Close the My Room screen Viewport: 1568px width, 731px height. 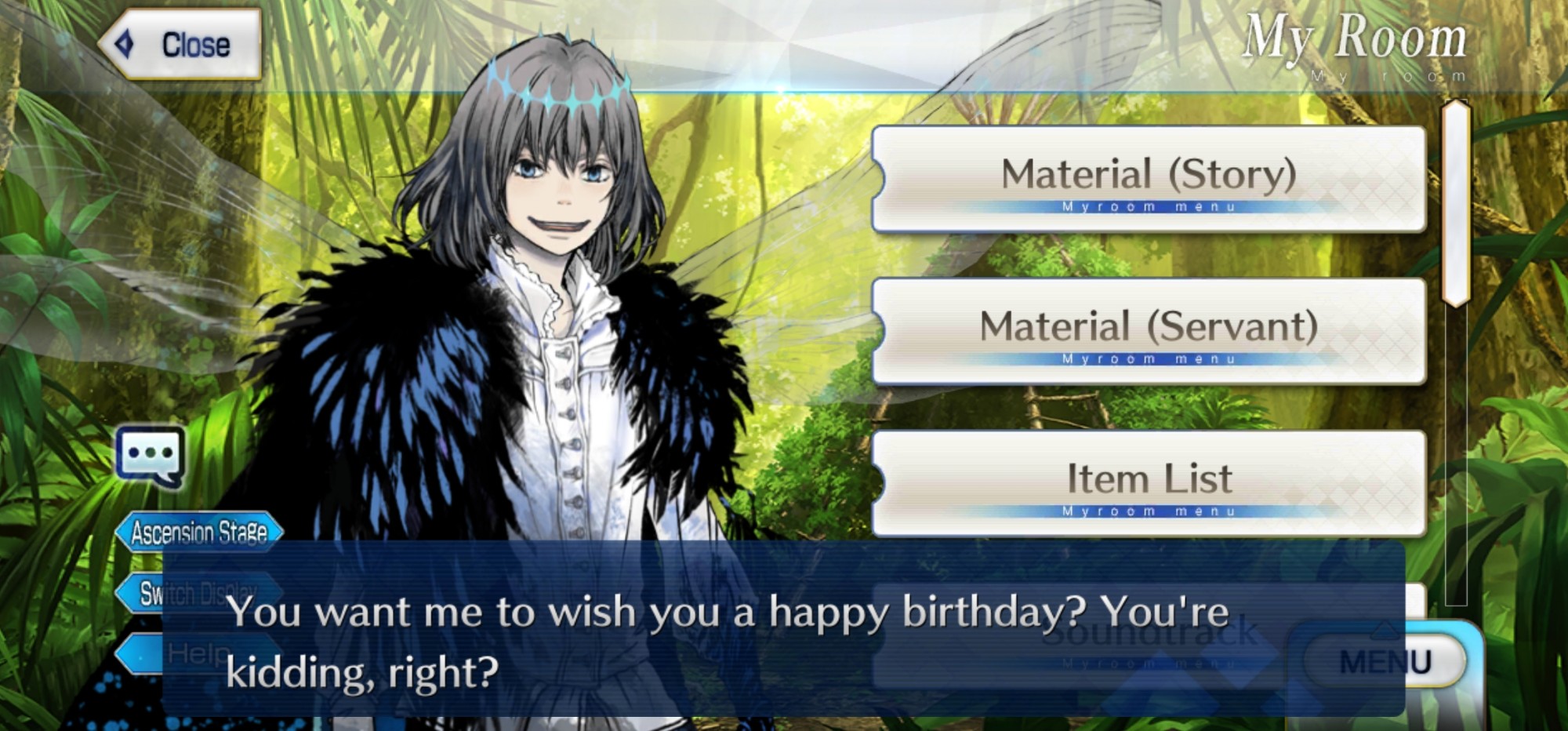click(x=180, y=45)
